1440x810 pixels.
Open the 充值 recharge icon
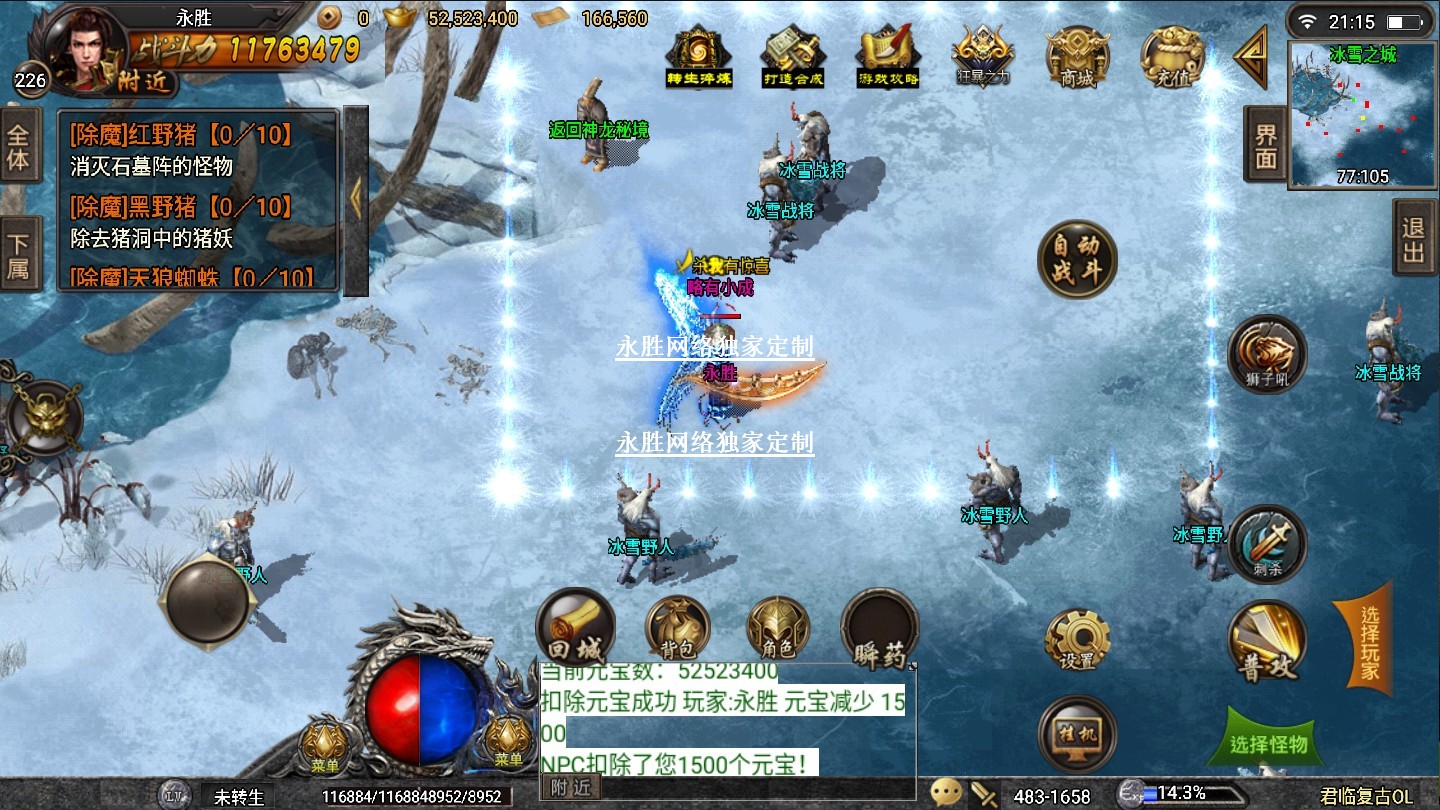point(1172,56)
